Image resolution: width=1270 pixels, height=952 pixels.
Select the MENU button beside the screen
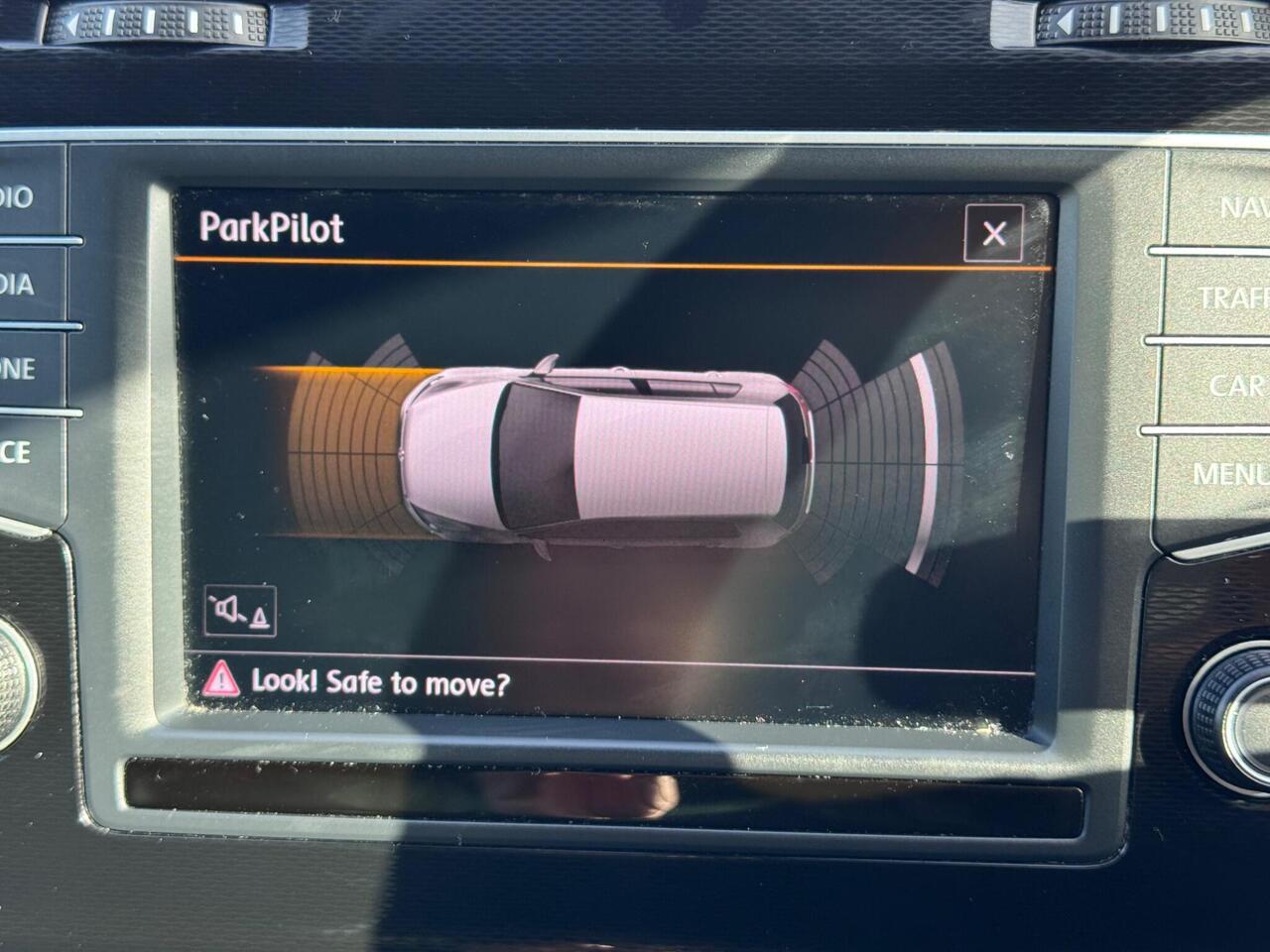click(1230, 474)
